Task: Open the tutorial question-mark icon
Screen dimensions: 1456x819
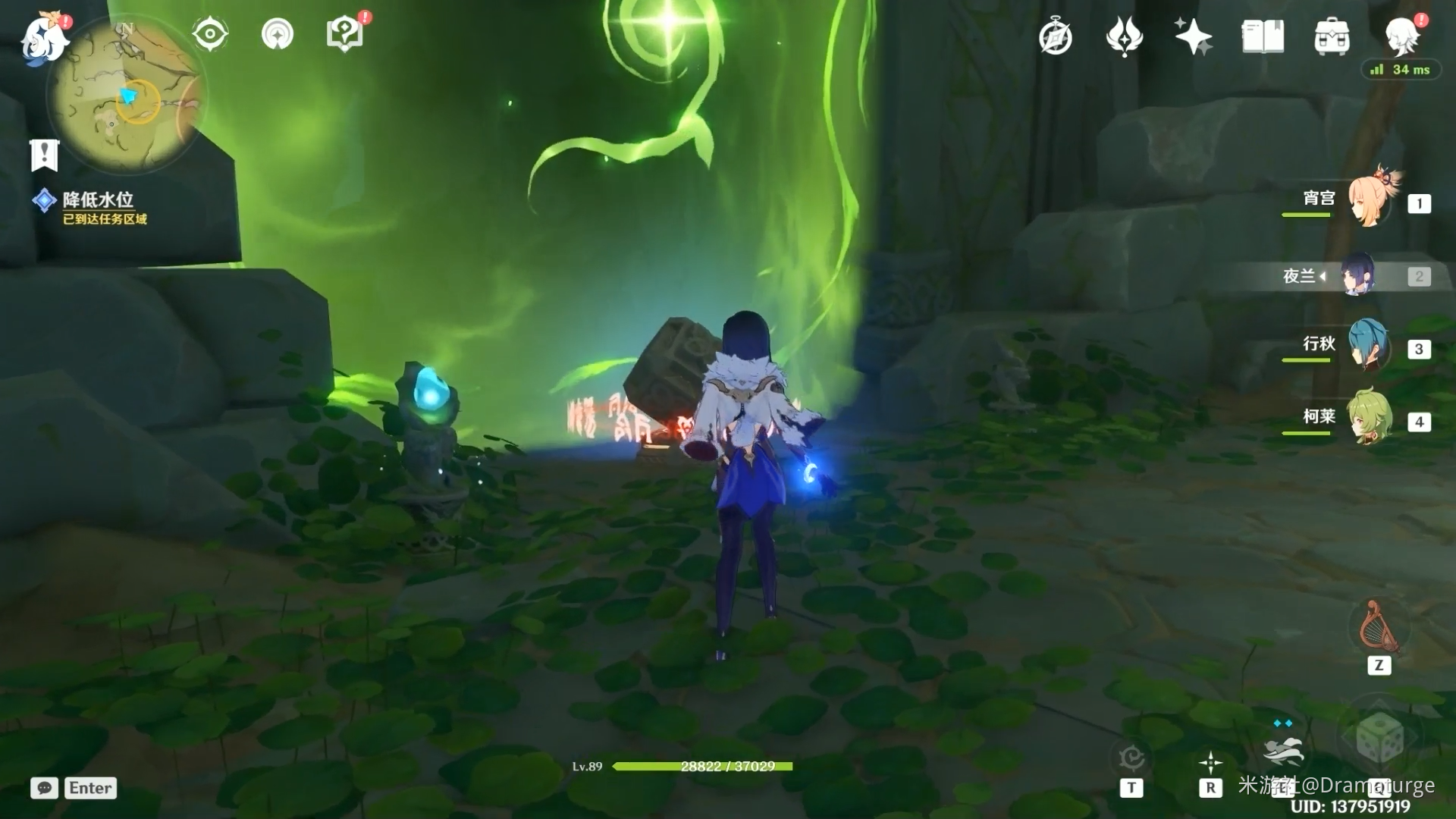Action: (x=344, y=34)
